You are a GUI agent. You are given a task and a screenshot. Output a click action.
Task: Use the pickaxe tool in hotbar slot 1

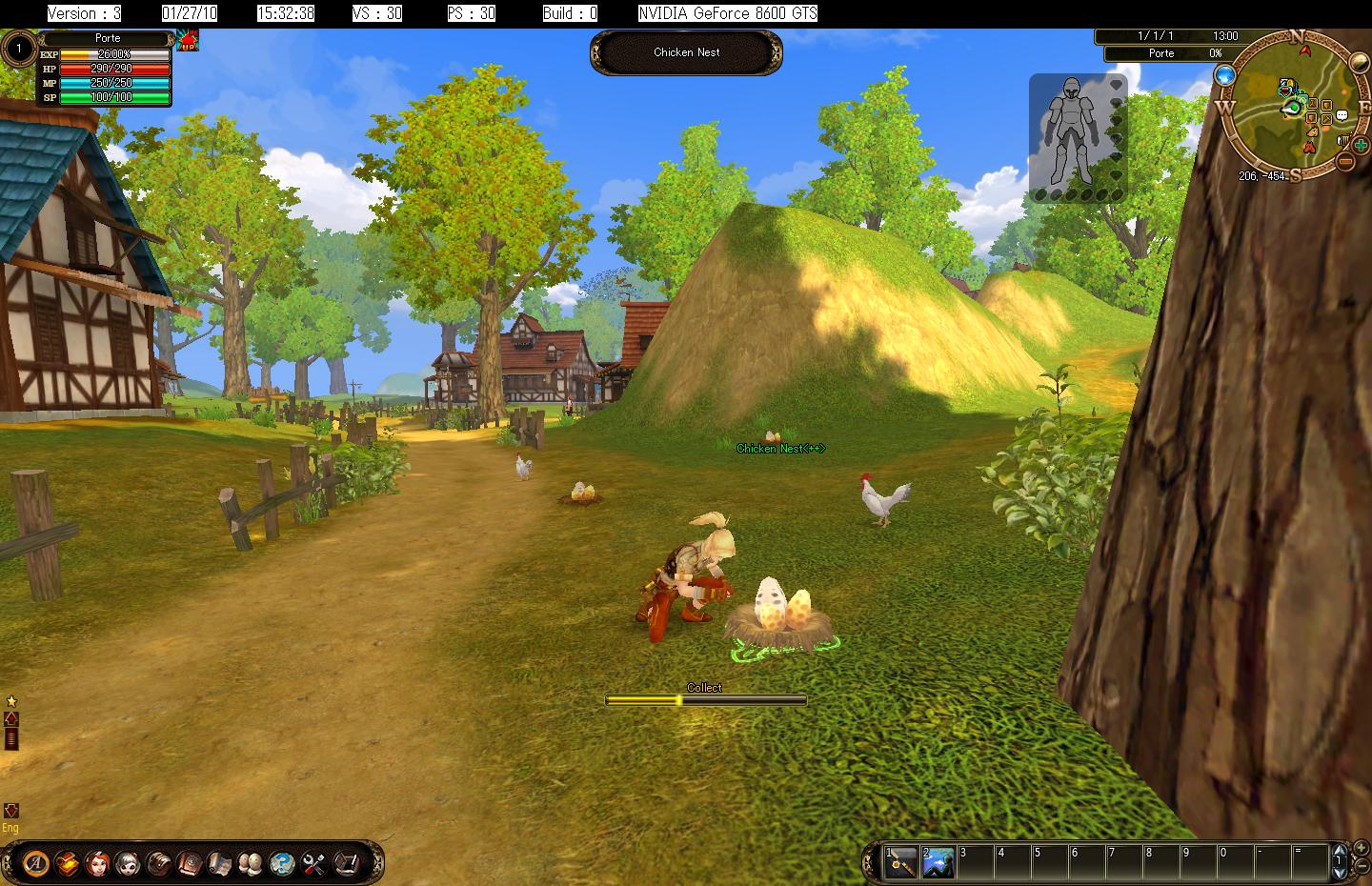(901, 862)
